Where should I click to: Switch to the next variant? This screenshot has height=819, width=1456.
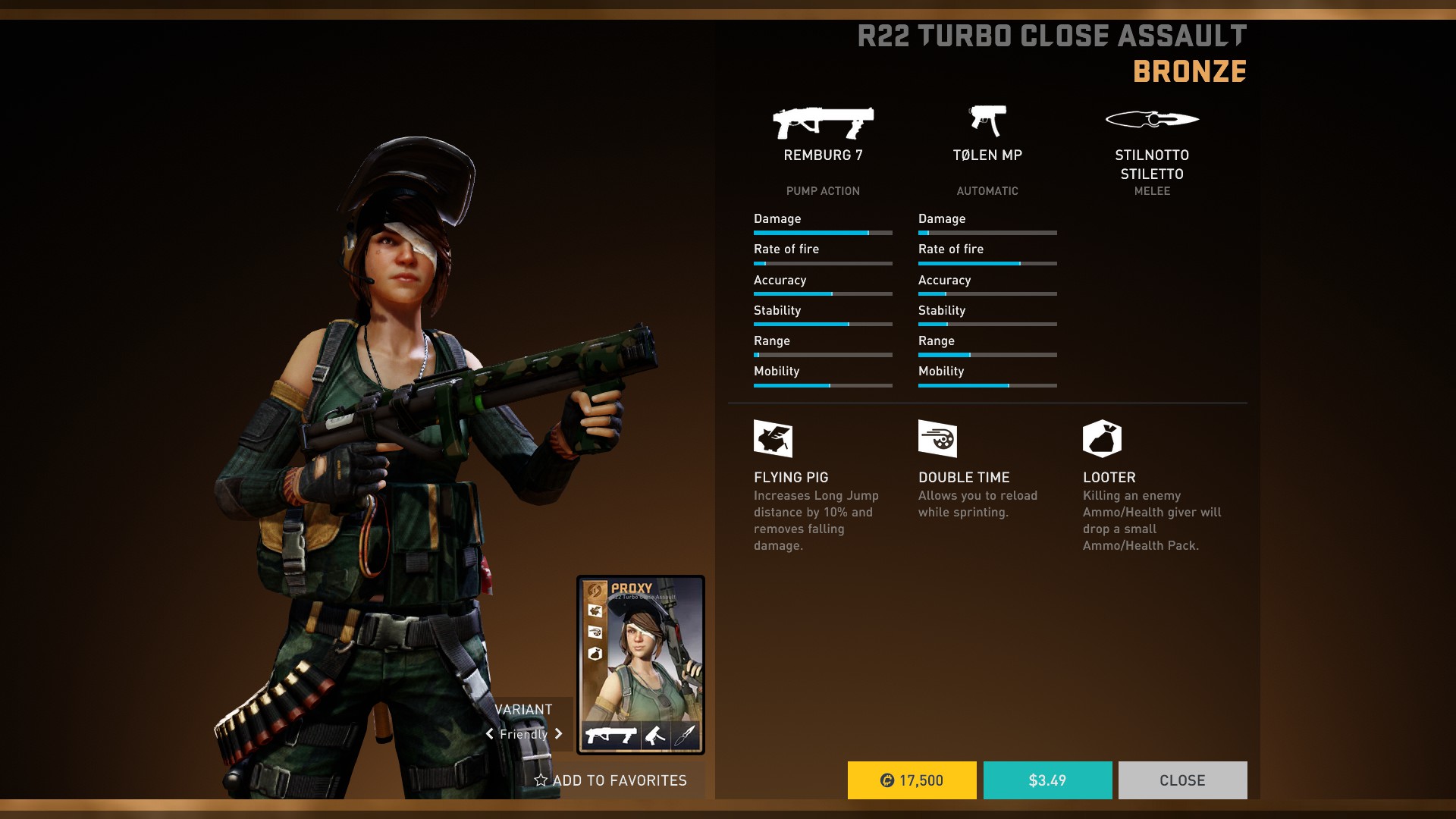(559, 734)
